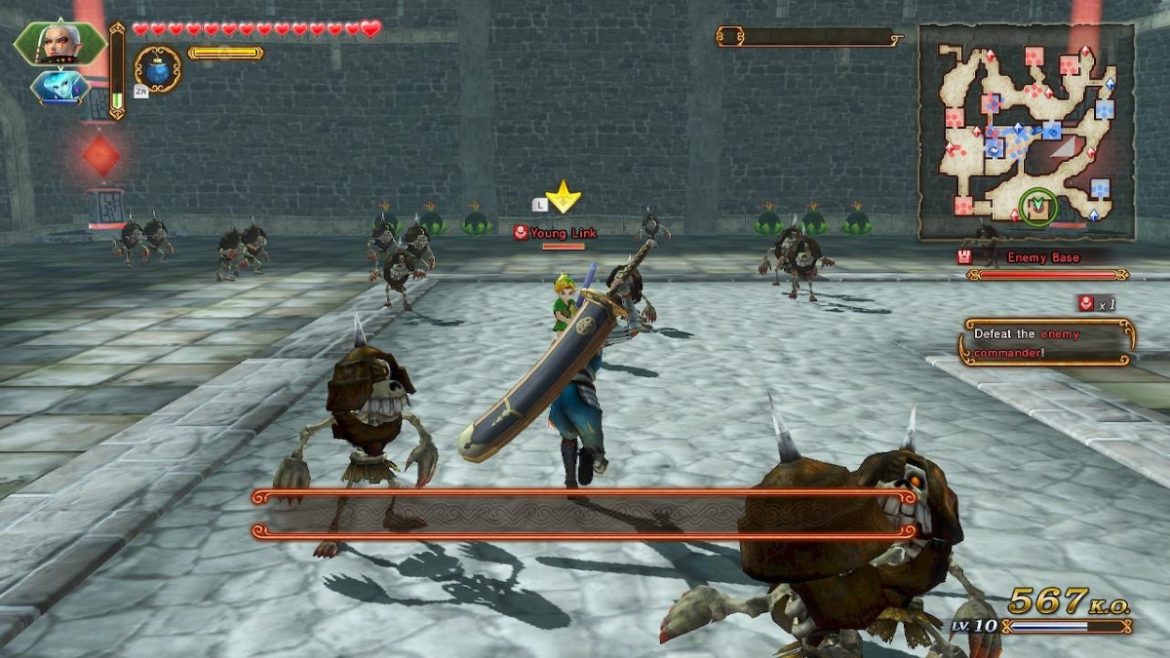The width and height of the screenshot is (1170, 658).
Task: Open the battlefield minimap
Action: tap(1027, 131)
